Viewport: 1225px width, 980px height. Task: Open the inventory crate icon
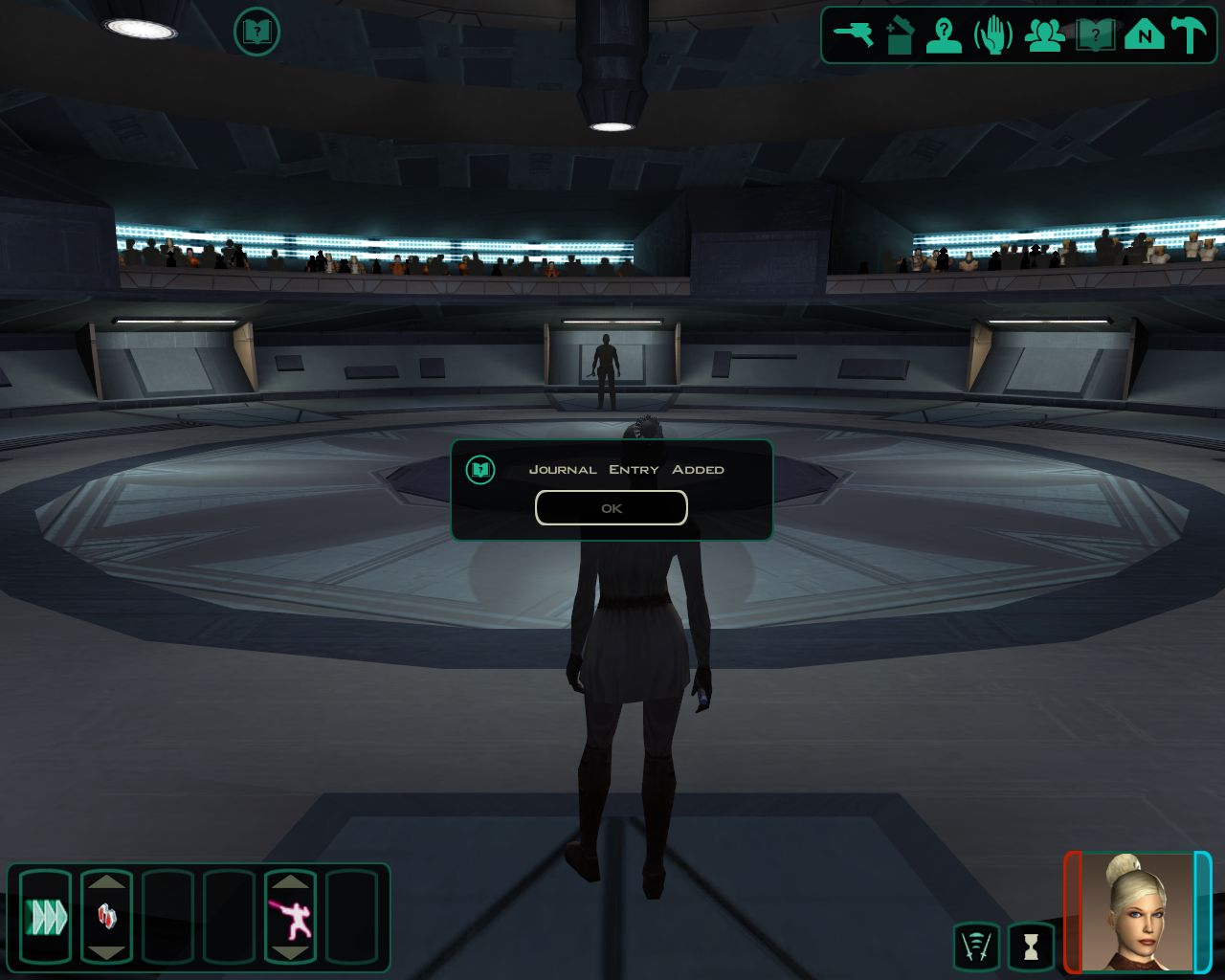[x=900, y=36]
